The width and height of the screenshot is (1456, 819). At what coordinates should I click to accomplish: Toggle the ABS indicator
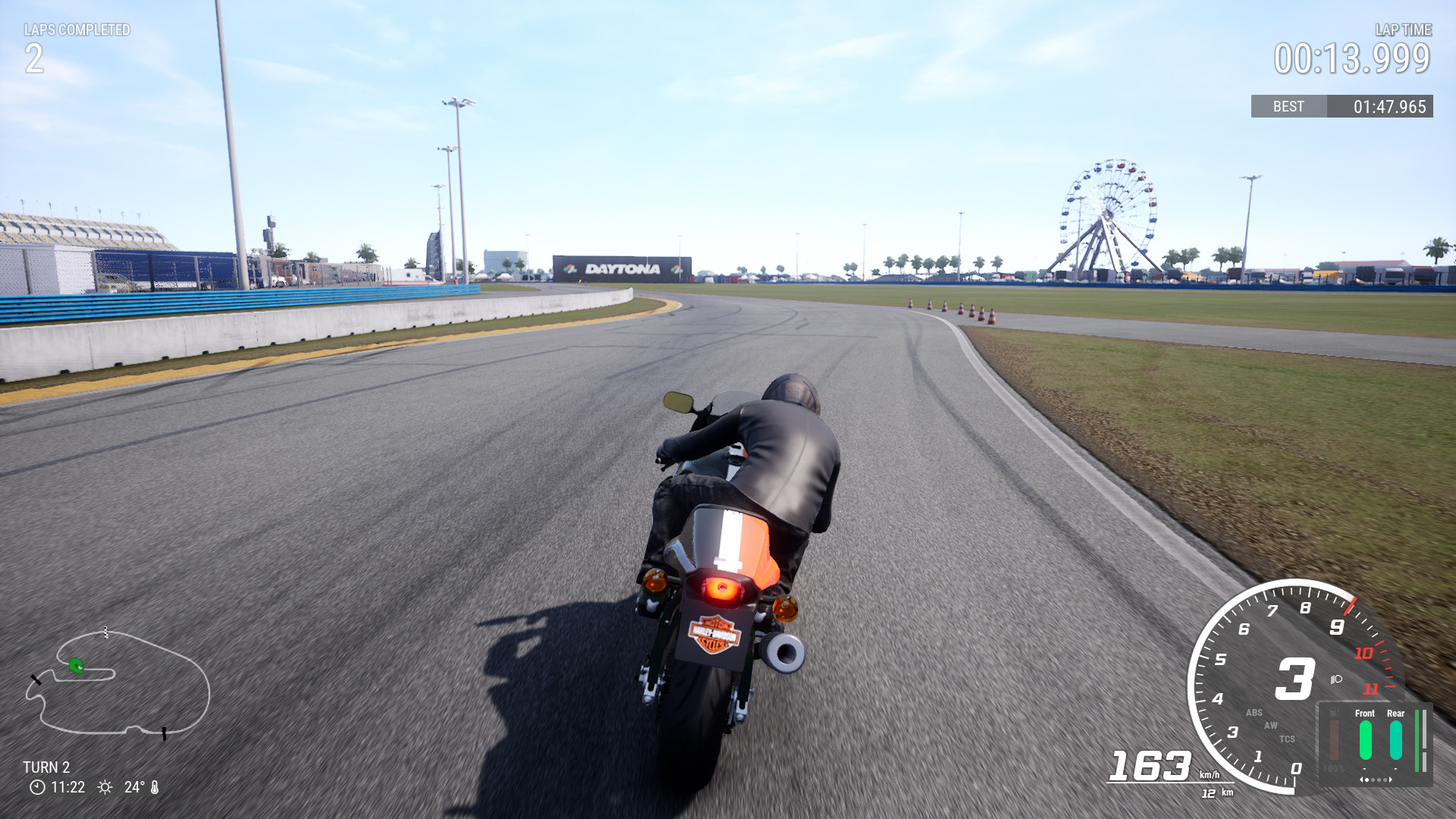point(1254,712)
